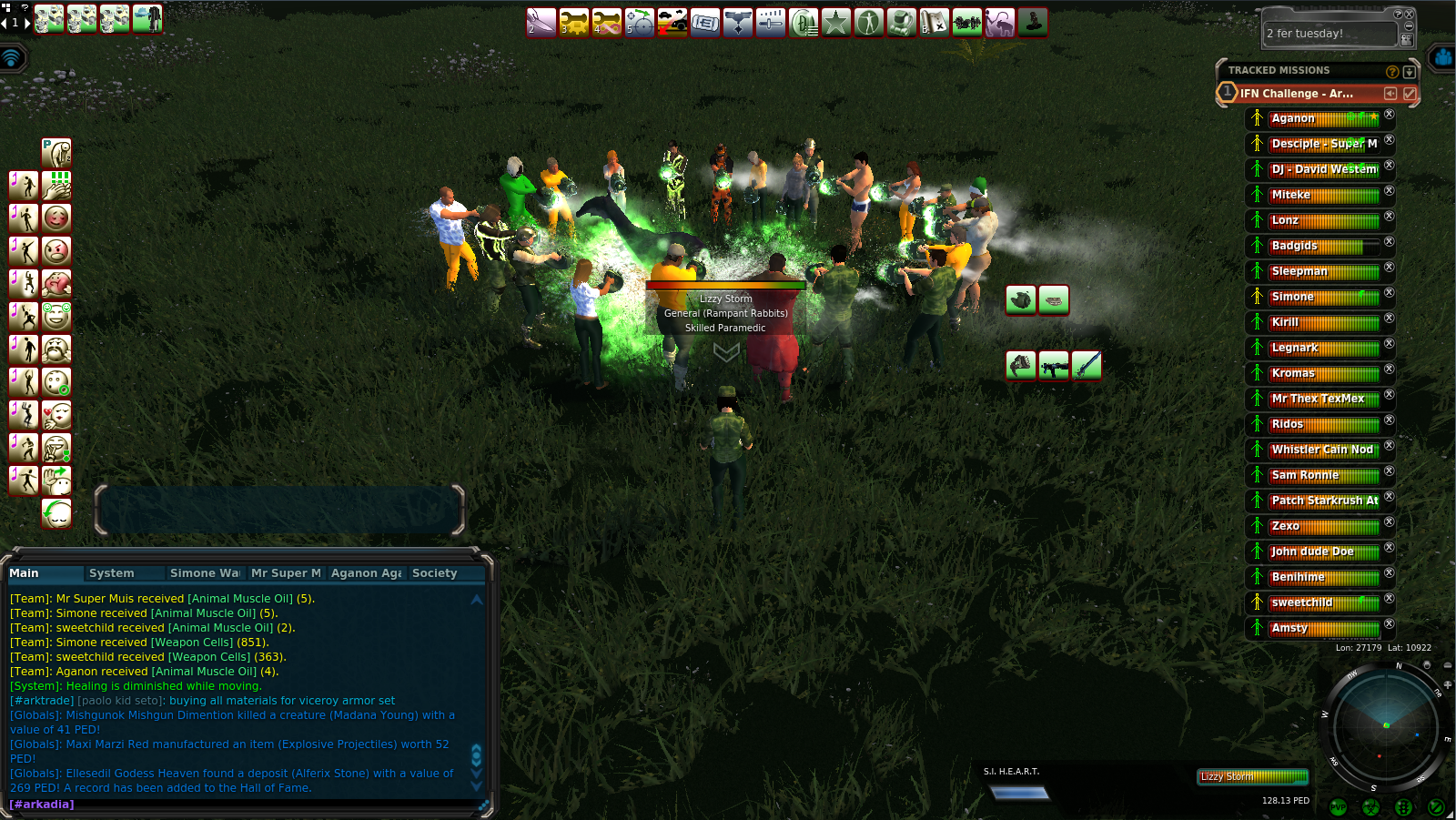The width and height of the screenshot is (1456, 820).
Task: Select team member sweetchild
Action: point(1301,602)
